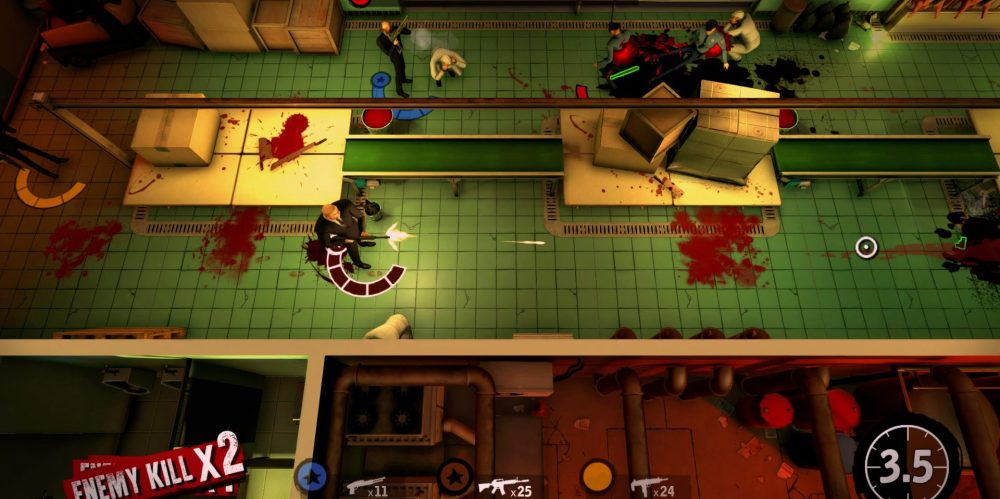Select the blue star character badge
This screenshot has height=499, width=1000.
pyautogui.click(x=311, y=476)
